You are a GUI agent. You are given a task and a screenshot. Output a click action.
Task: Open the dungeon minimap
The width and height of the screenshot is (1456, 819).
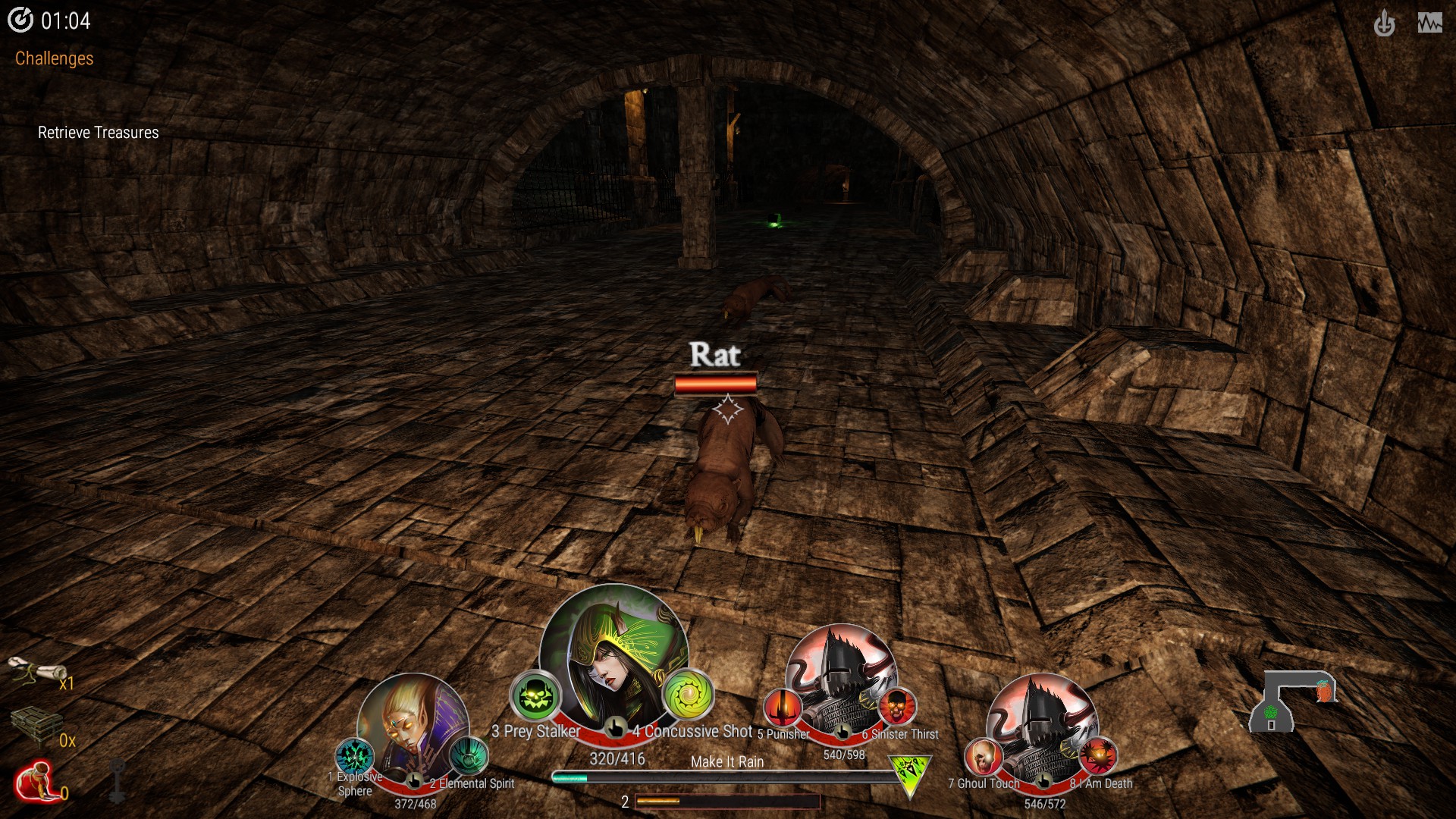[1292, 699]
